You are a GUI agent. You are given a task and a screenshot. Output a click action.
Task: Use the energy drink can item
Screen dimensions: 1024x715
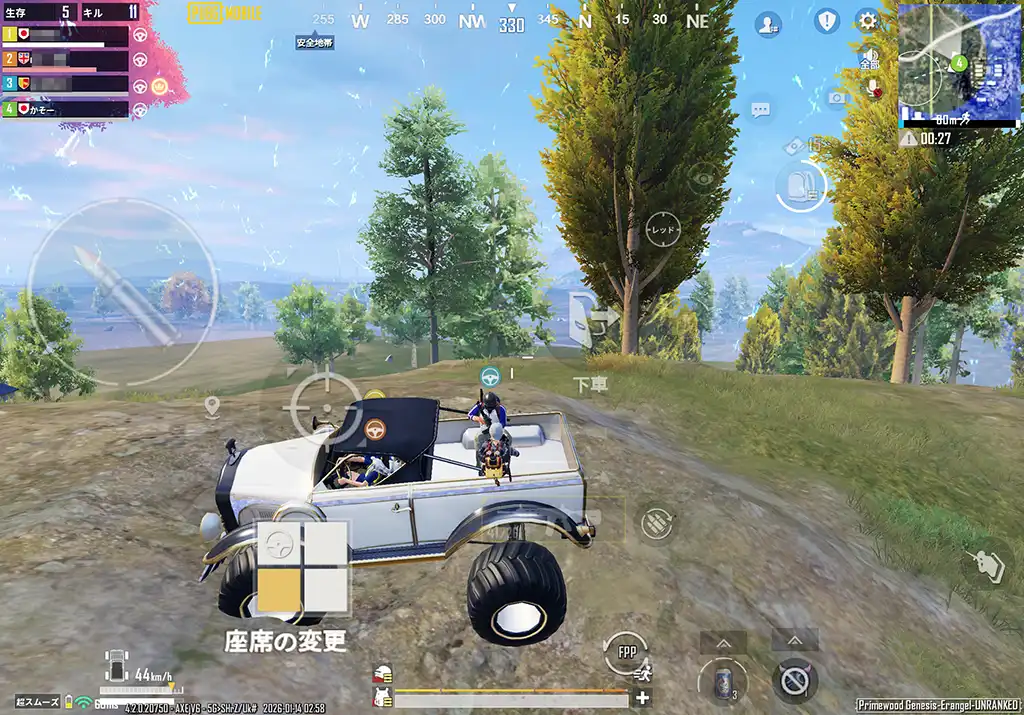pos(722,681)
